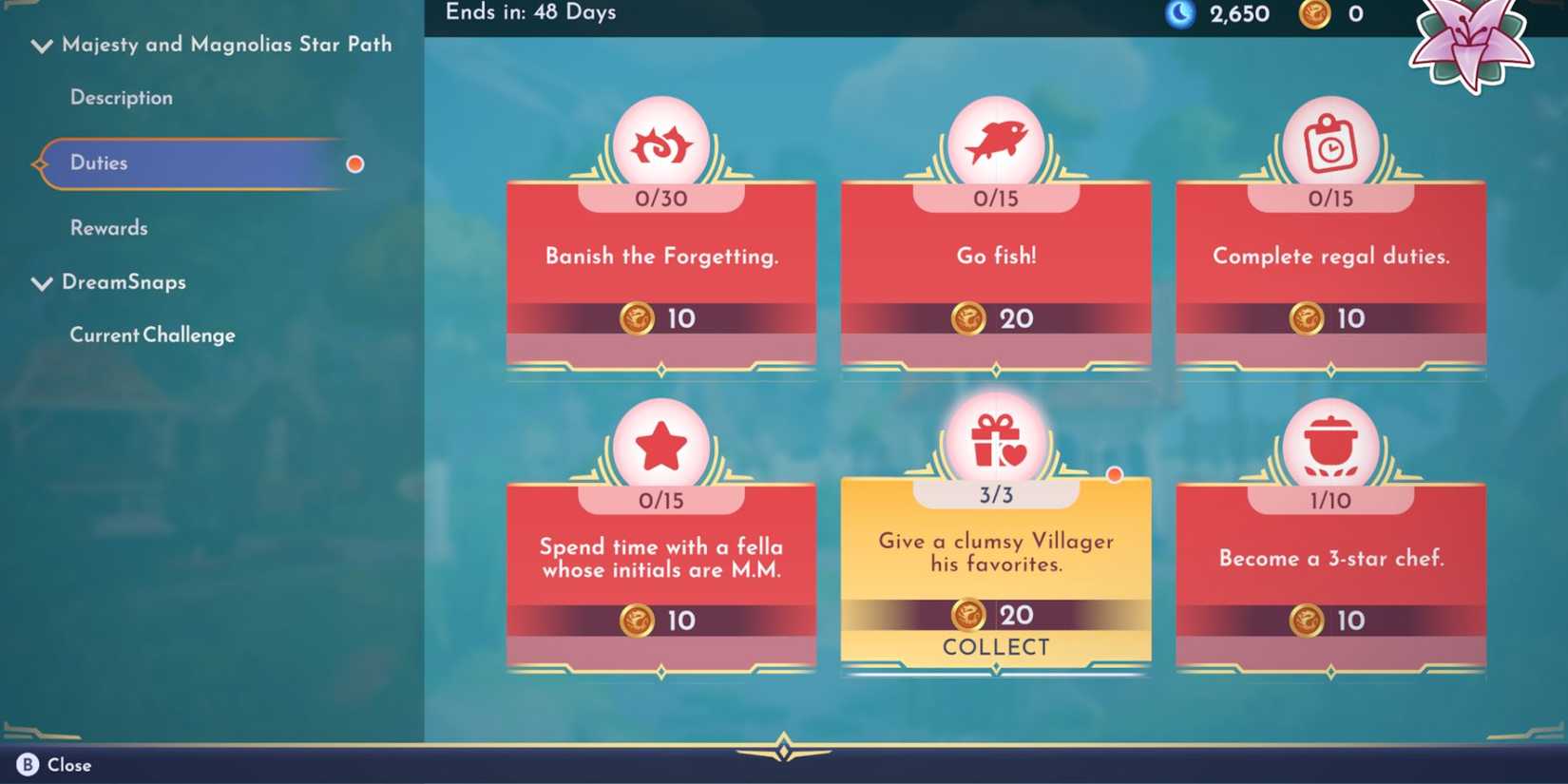Collapse the DreamSnaps section
1568x784 pixels.
40,283
